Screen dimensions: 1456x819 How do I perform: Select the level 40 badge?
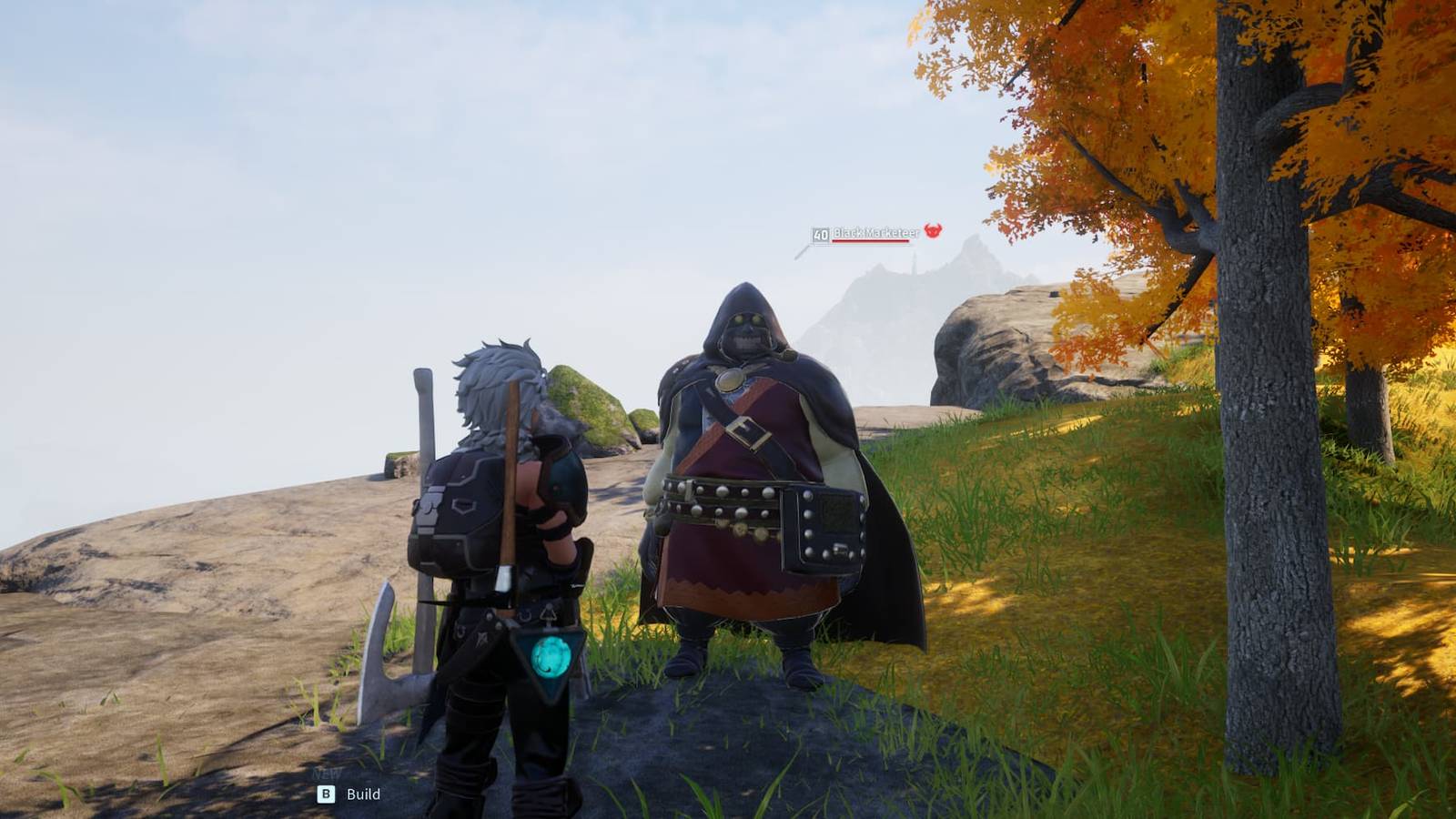[x=820, y=231]
